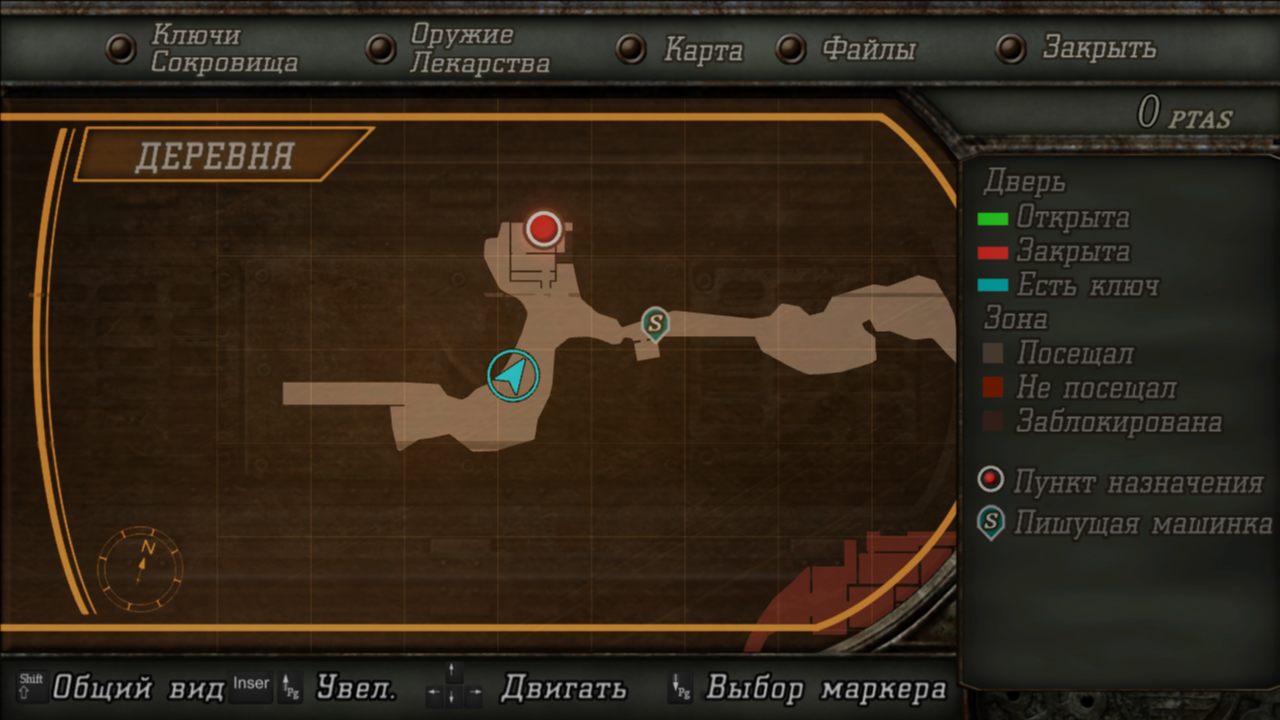Click the blue player arrow marker

(513, 375)
